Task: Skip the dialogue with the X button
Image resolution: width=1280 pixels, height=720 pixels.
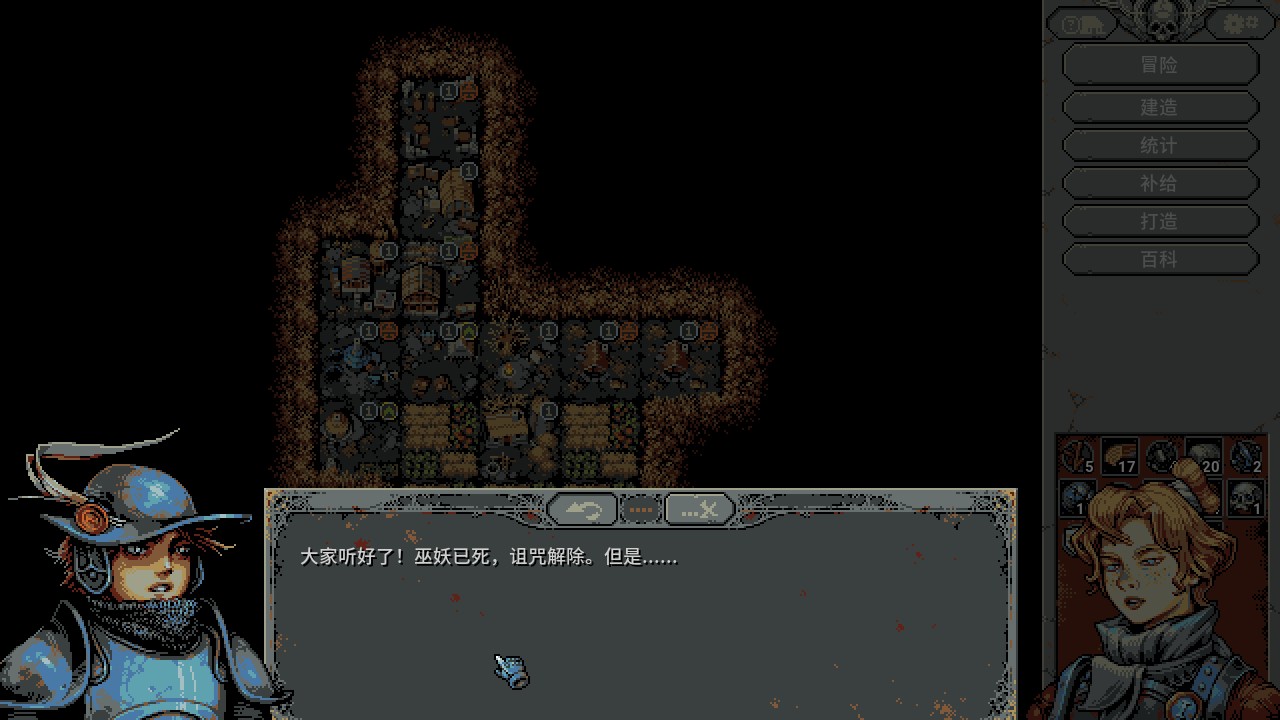Action: [x=700, y=510]
